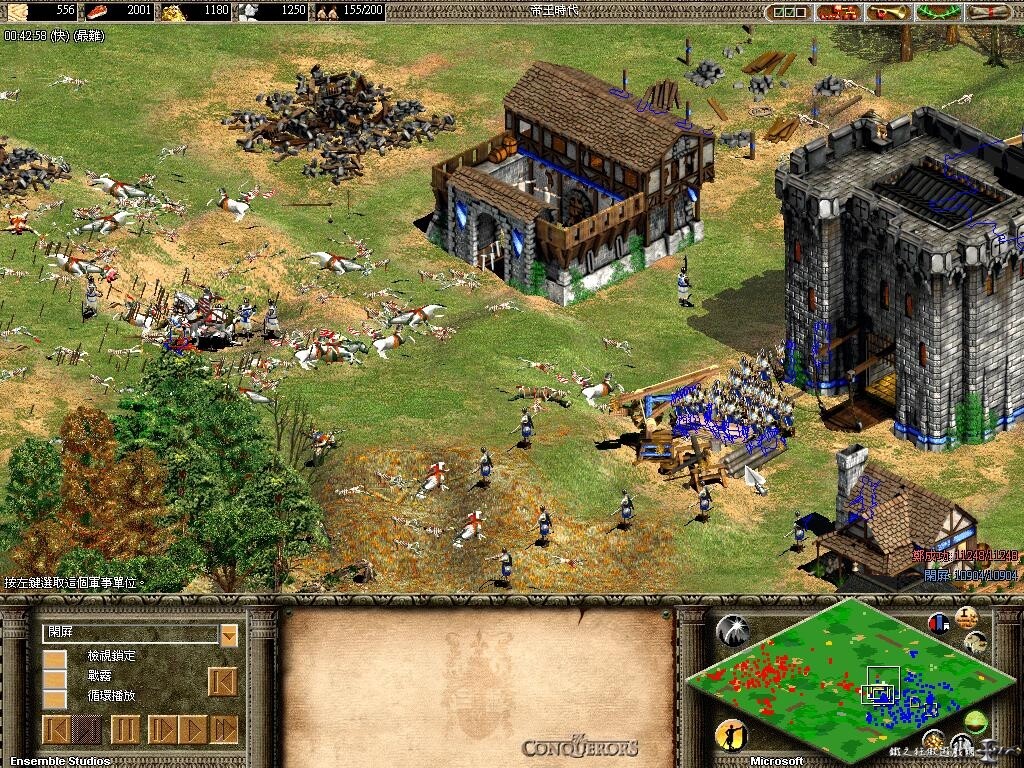This screenshot has height=768, width=1024.
Task: Switch minimap to normal terrain mode
Action: [976, 722]
